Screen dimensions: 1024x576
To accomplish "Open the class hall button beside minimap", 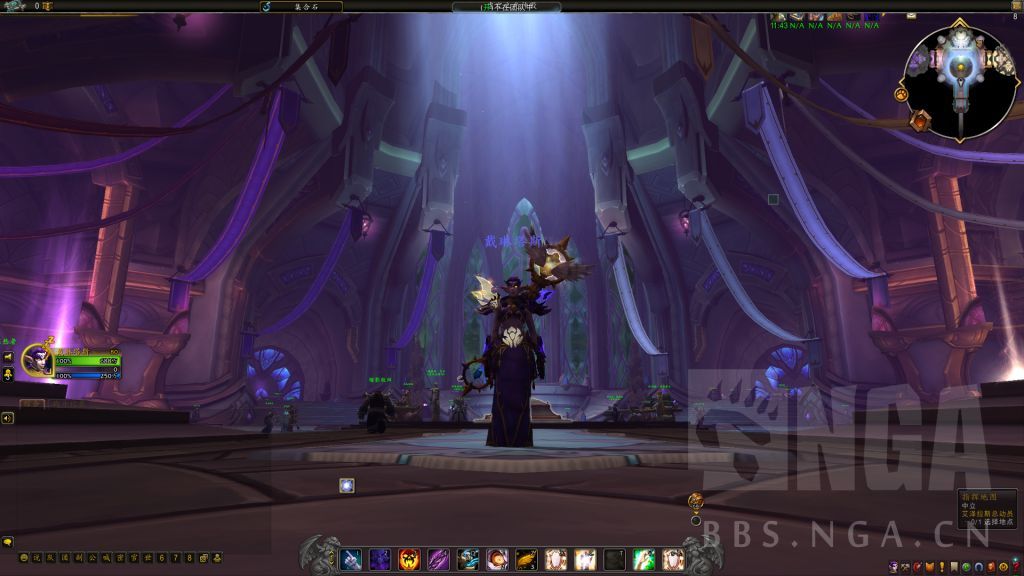I will coord(920,121).
